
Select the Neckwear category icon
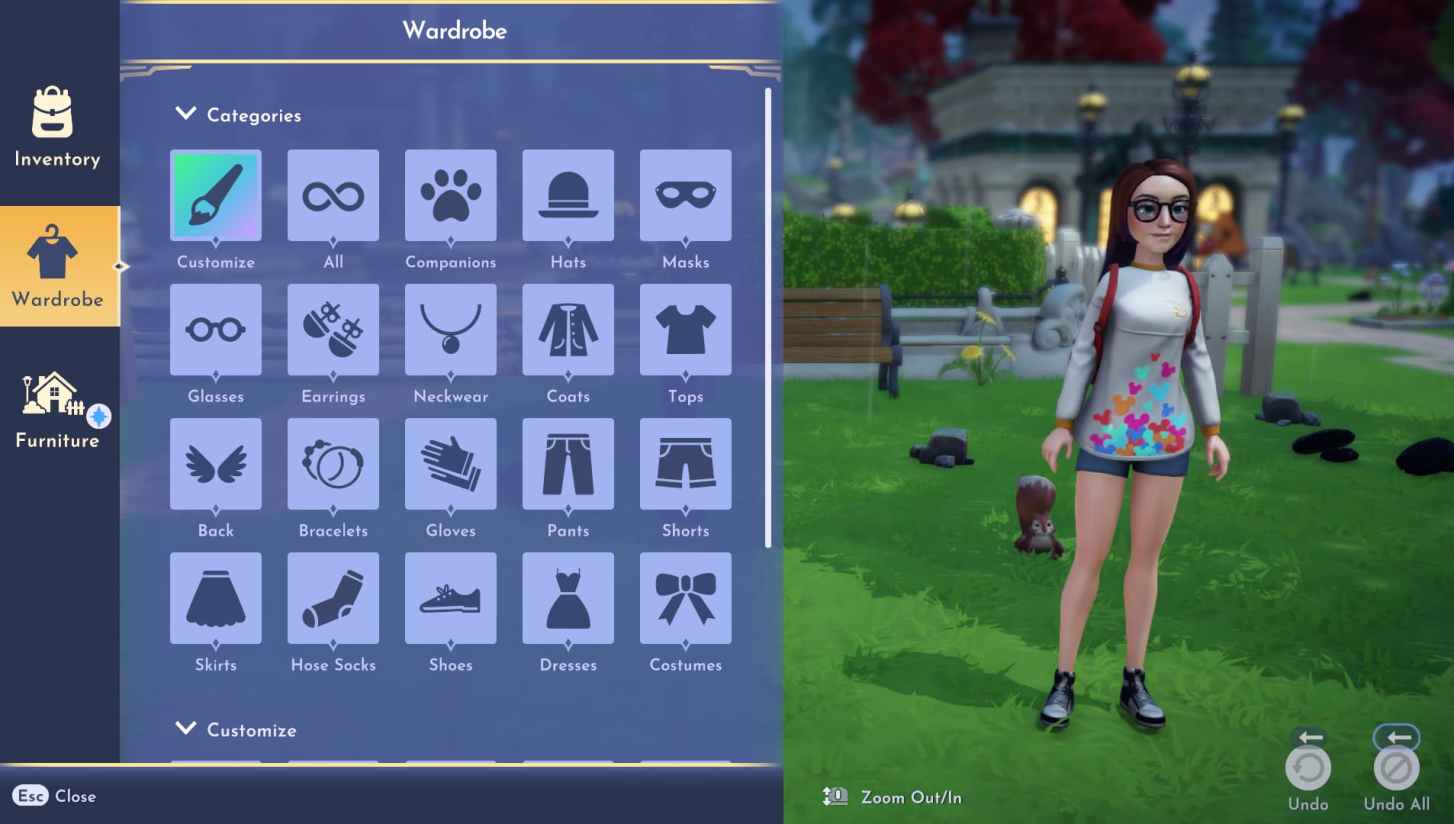[x=450, y=329]
